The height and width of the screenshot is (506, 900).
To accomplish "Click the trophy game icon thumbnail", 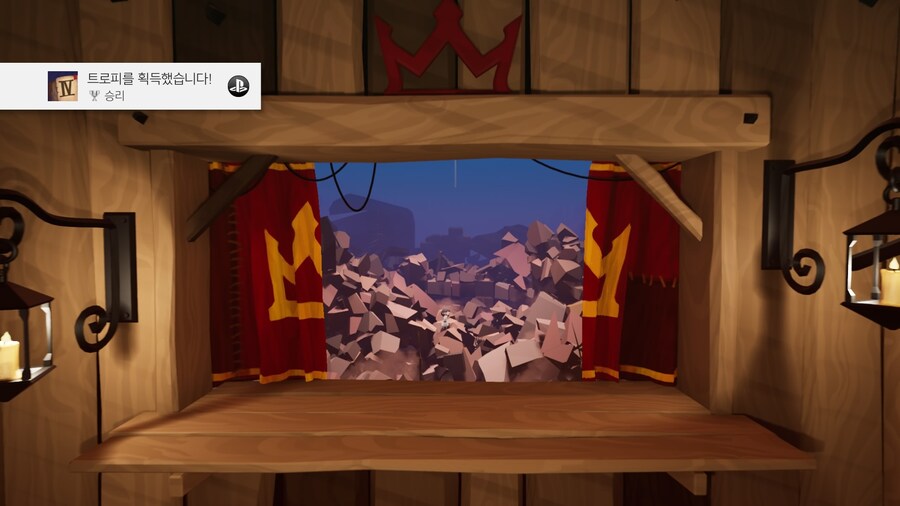I will 62,86.
